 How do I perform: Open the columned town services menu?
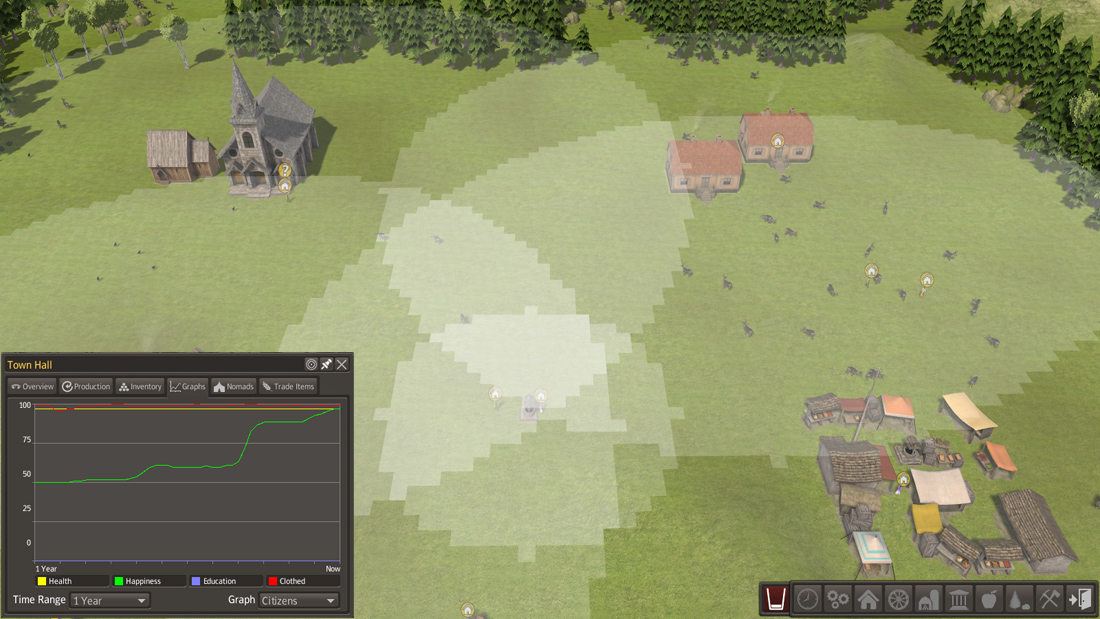[x=958, y=599]
